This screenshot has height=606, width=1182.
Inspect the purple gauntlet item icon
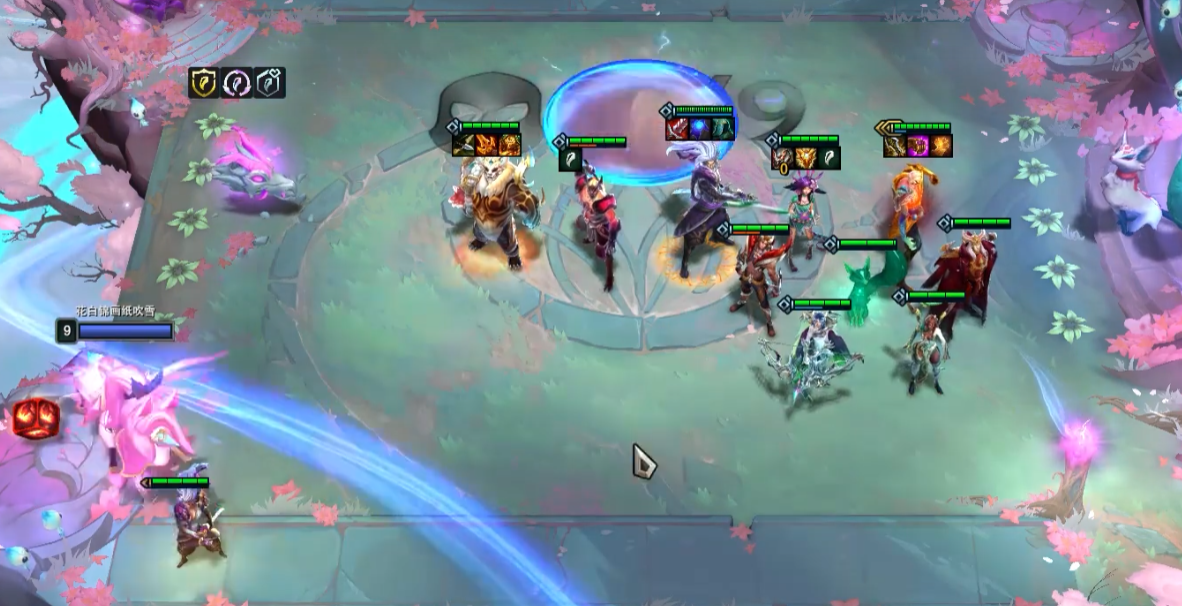pos(918,146)
